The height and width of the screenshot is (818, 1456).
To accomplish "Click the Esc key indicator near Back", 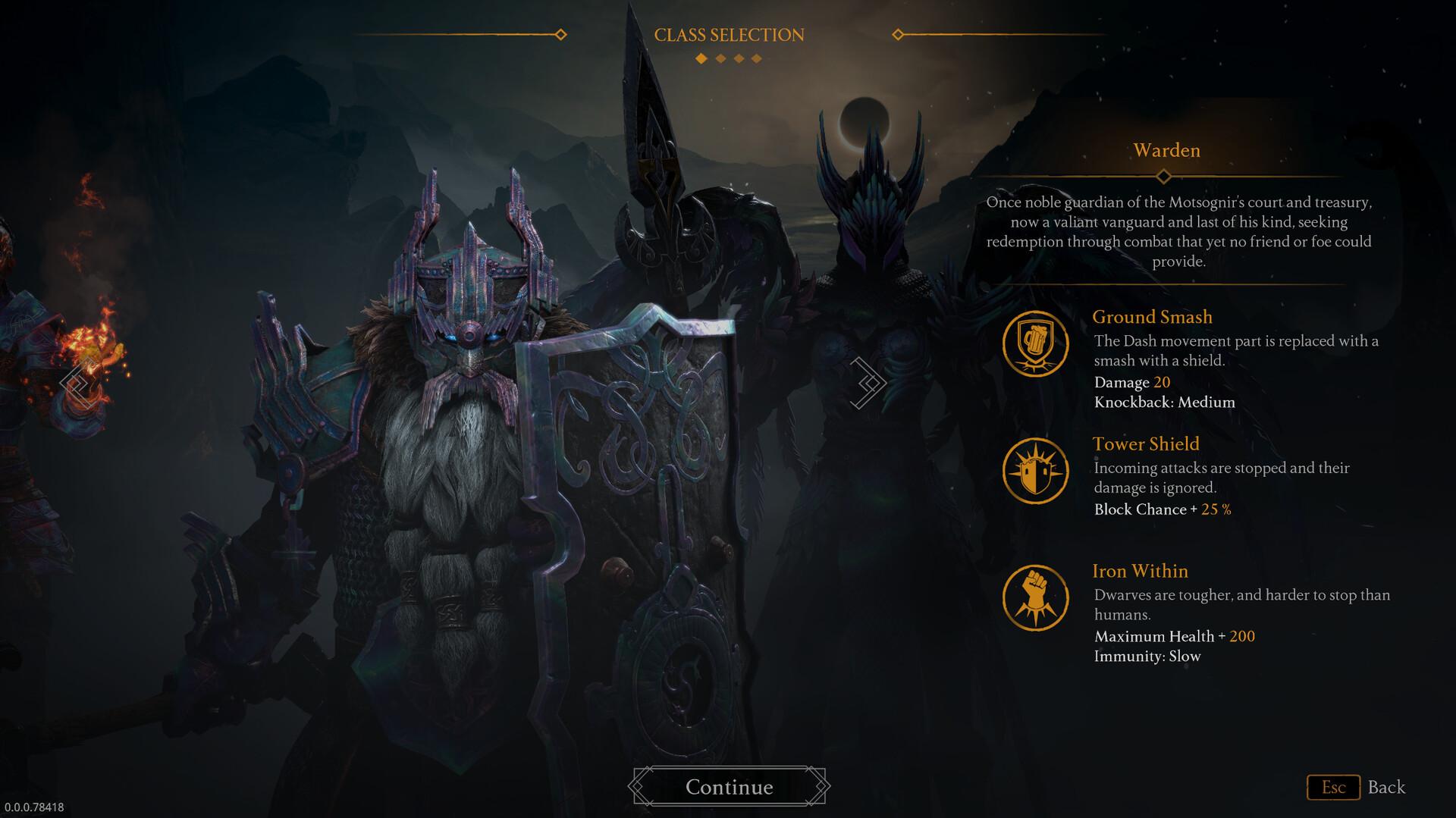I will pos(1334,787).
